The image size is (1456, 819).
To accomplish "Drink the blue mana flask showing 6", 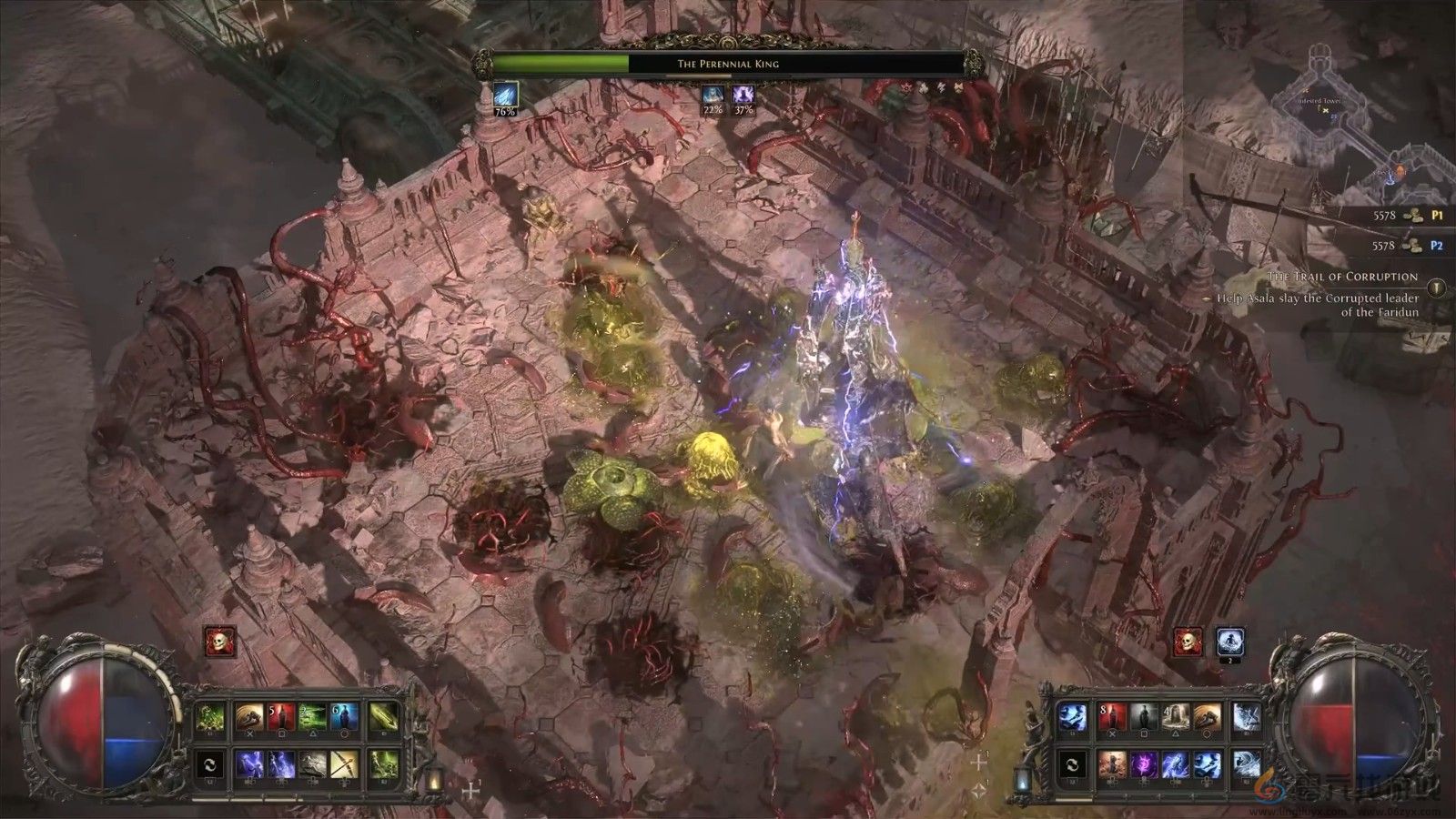I will tap(345, 718).
